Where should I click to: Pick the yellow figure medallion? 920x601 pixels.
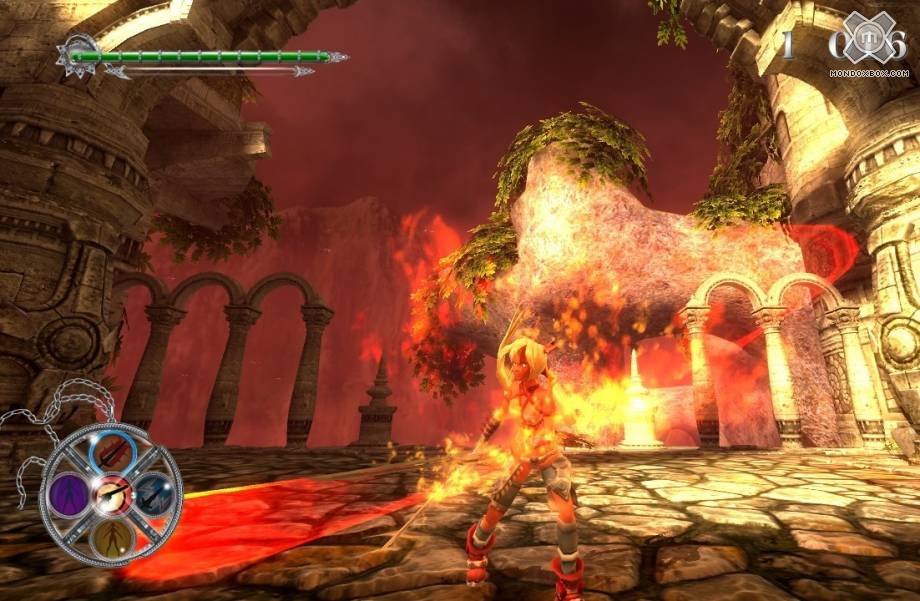tap(111, 536)
